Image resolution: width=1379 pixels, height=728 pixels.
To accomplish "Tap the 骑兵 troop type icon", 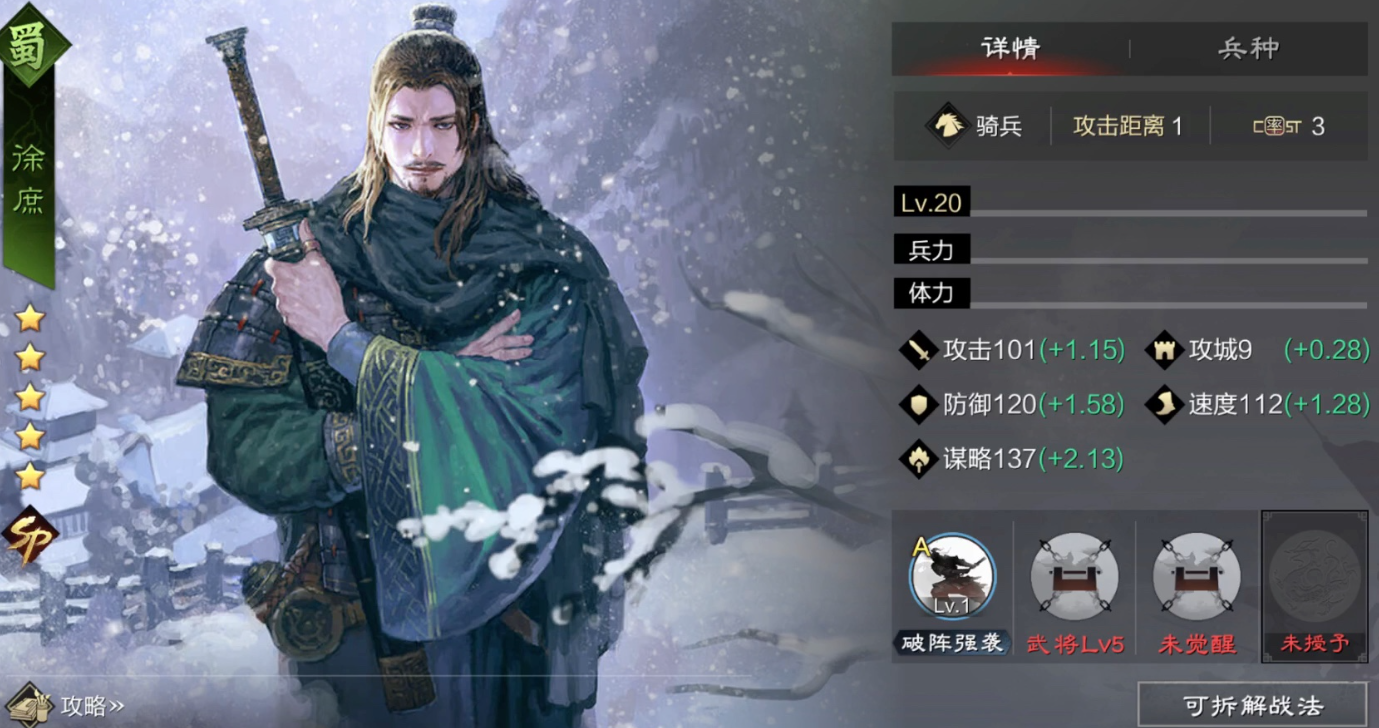I will coord(945,126).
